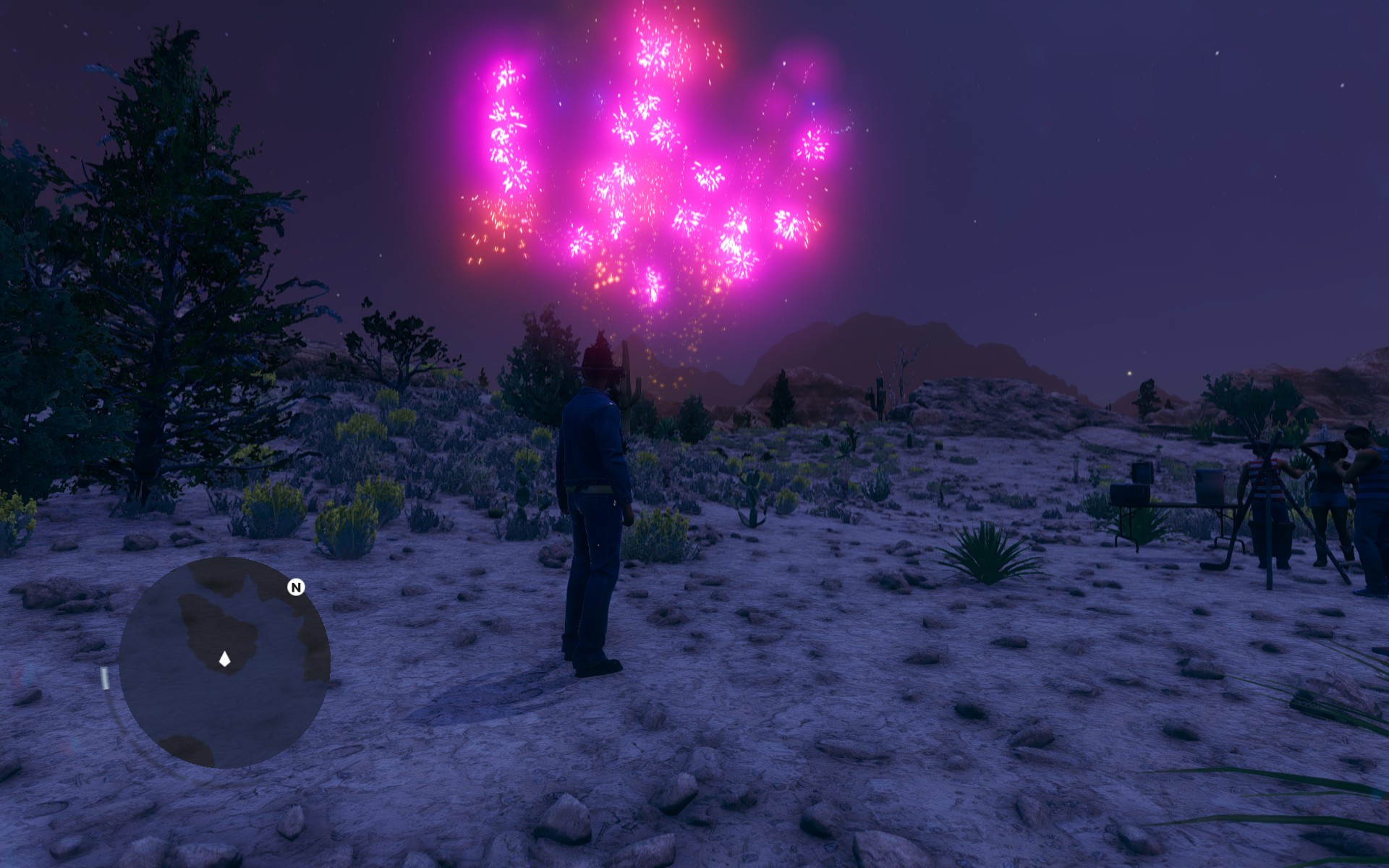Image resolution: width=1389 pixels, height=868 pixels.
Task: Select the north compass marker on minimap
Action: [296, 587]
